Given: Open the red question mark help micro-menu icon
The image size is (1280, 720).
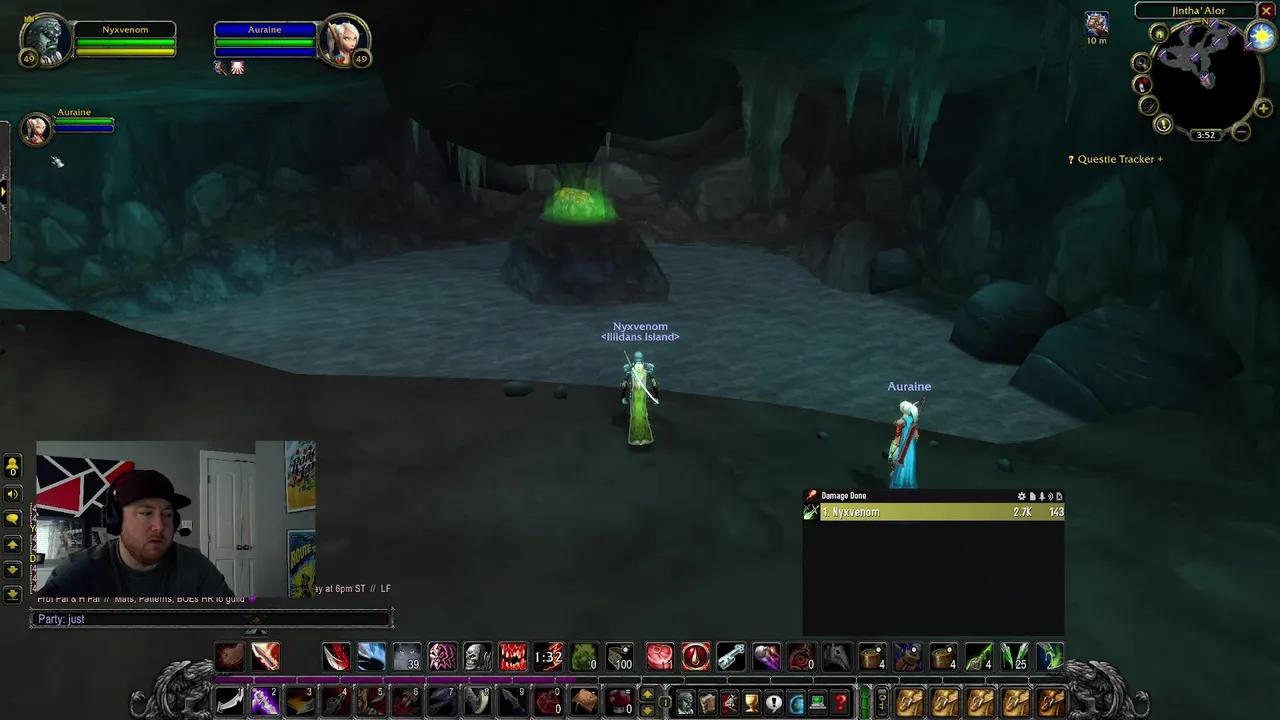Looking at the screenshot, I should 841,701.
